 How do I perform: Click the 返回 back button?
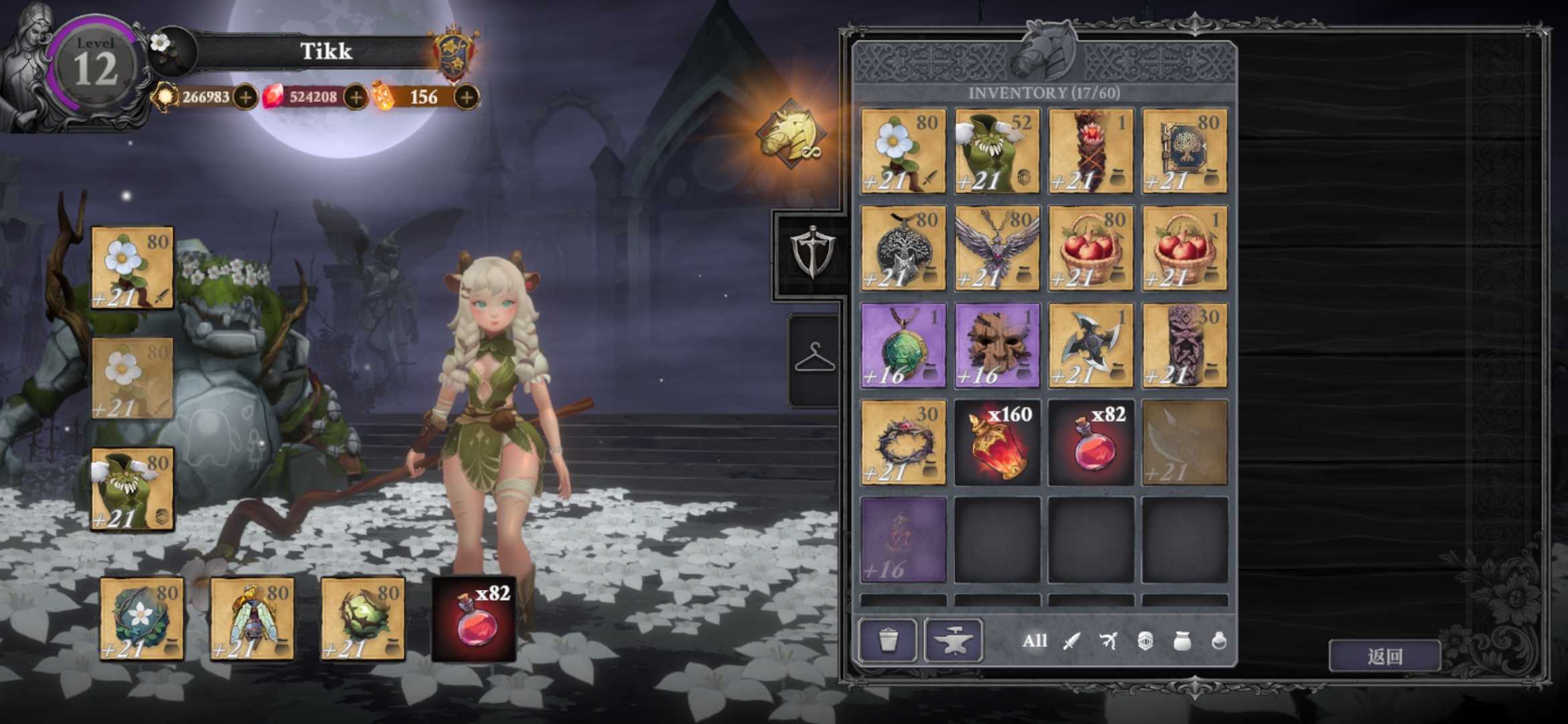(x=1384, y=656)
